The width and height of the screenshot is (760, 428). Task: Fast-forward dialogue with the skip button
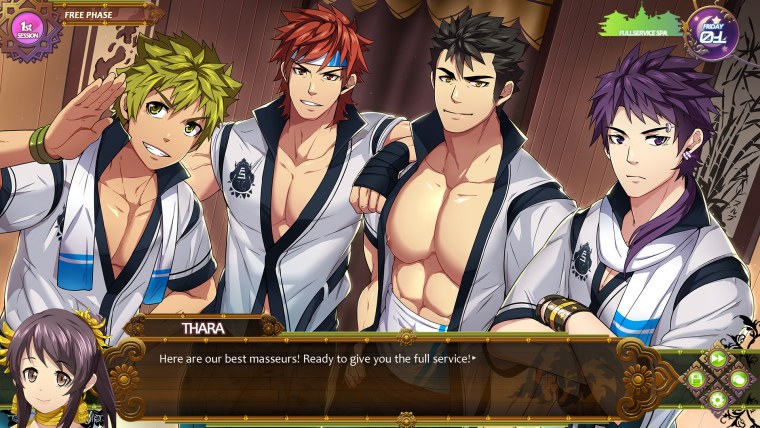point(717,358)
